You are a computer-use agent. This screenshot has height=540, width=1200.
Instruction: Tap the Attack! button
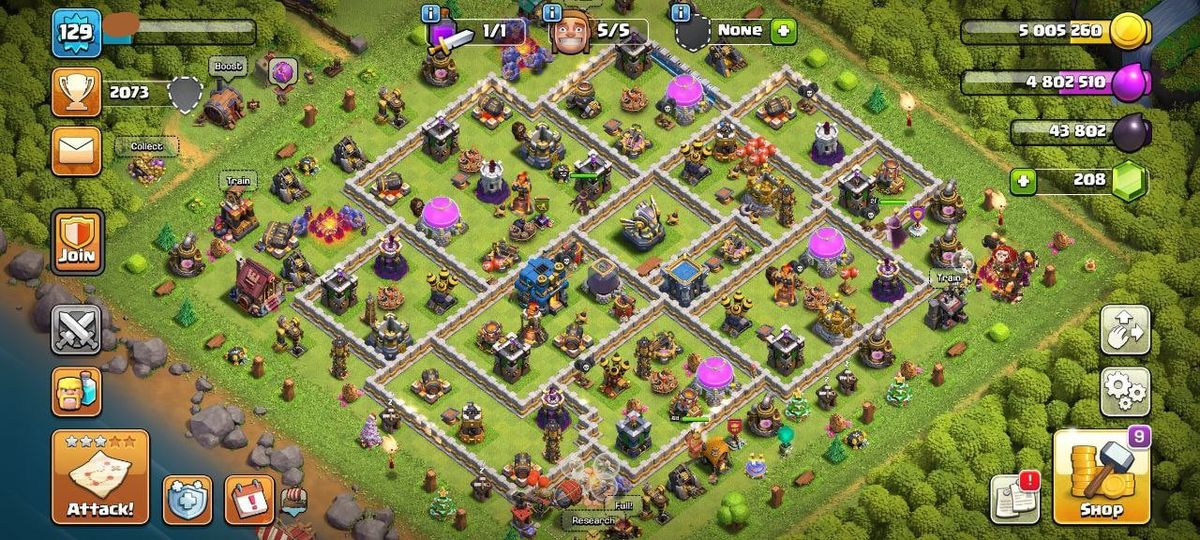pyautogui.click(x=100, y=477)
